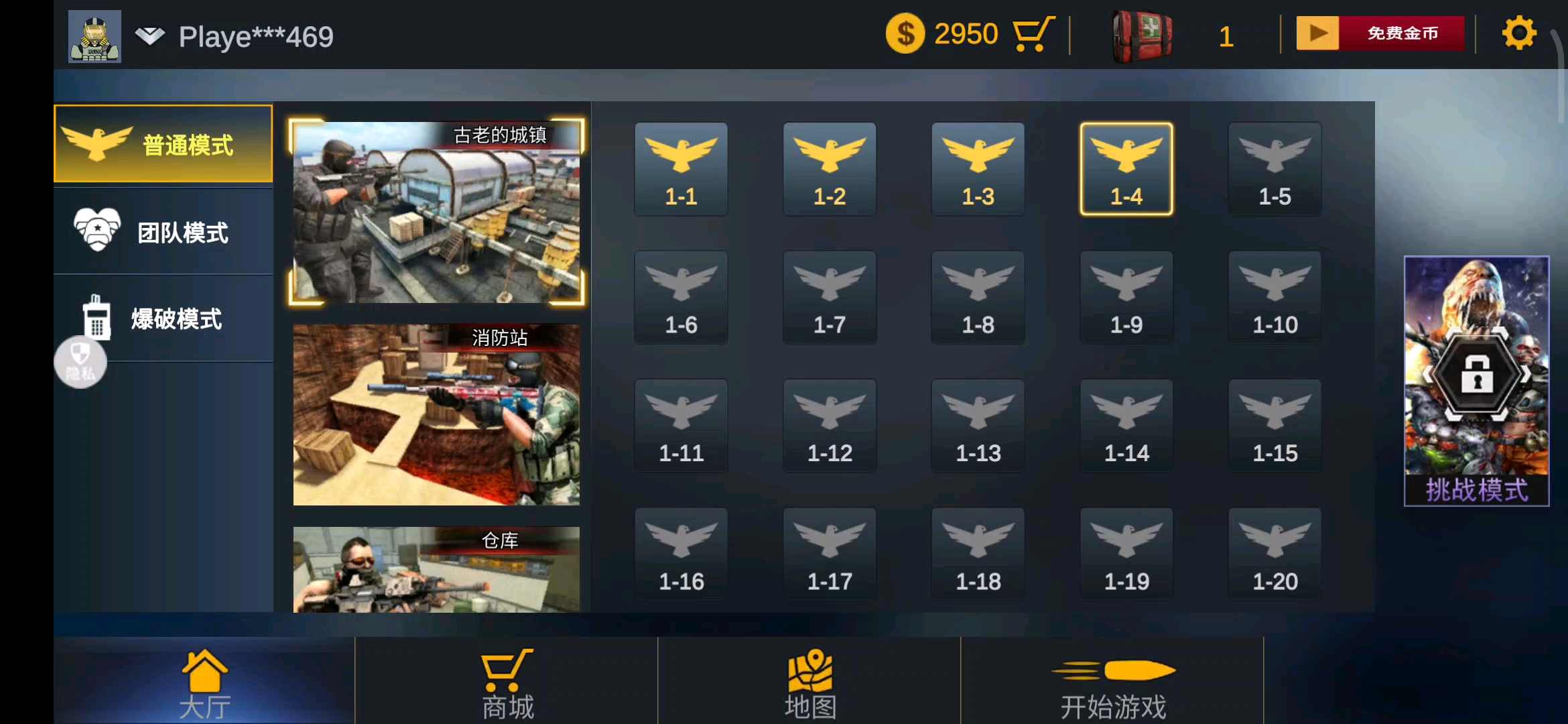Select level 1-1
Image resolution: width=1568 pixels, height=724 pixels.
(681, 169)
